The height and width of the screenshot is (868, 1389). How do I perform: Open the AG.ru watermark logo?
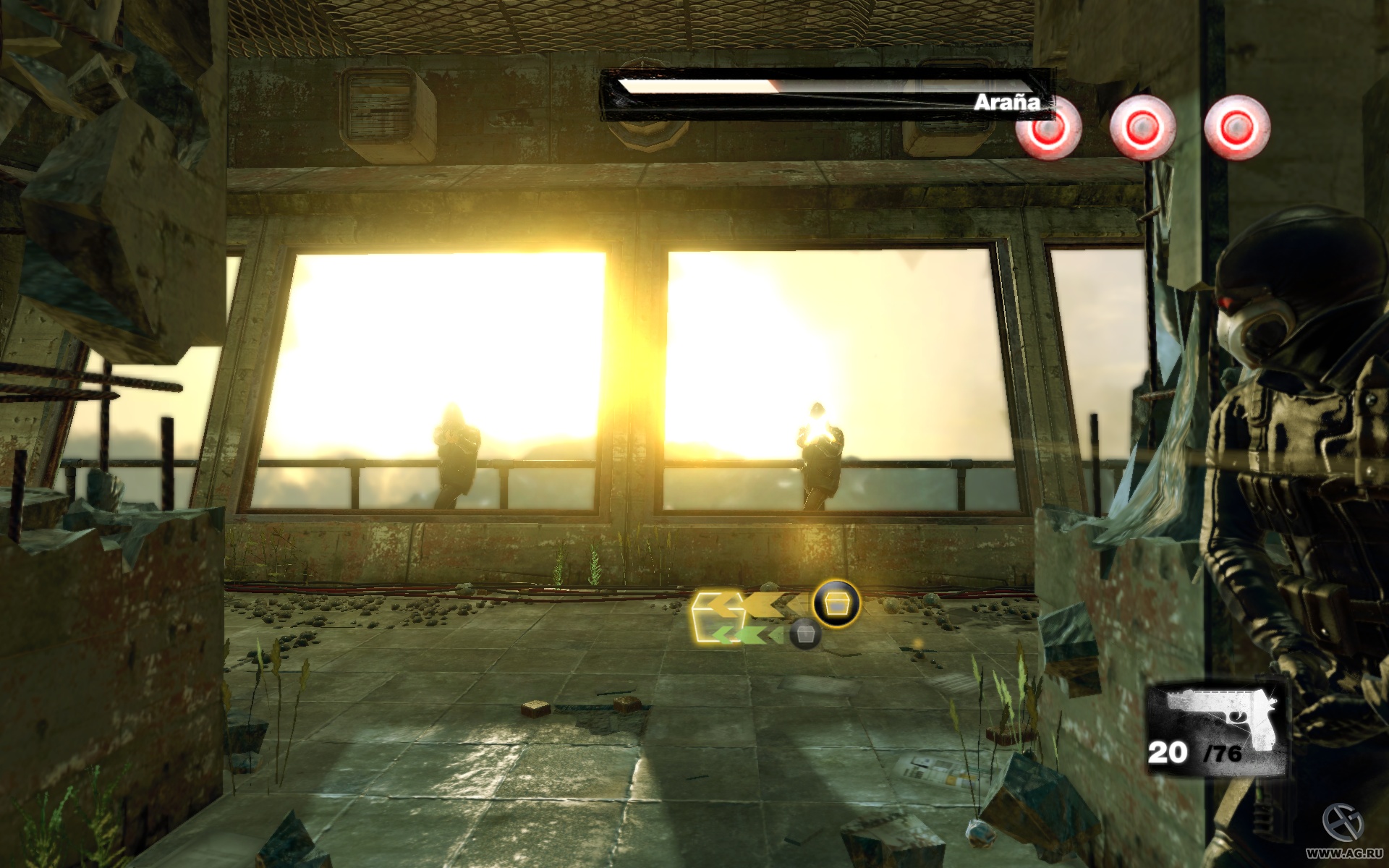1343,825
